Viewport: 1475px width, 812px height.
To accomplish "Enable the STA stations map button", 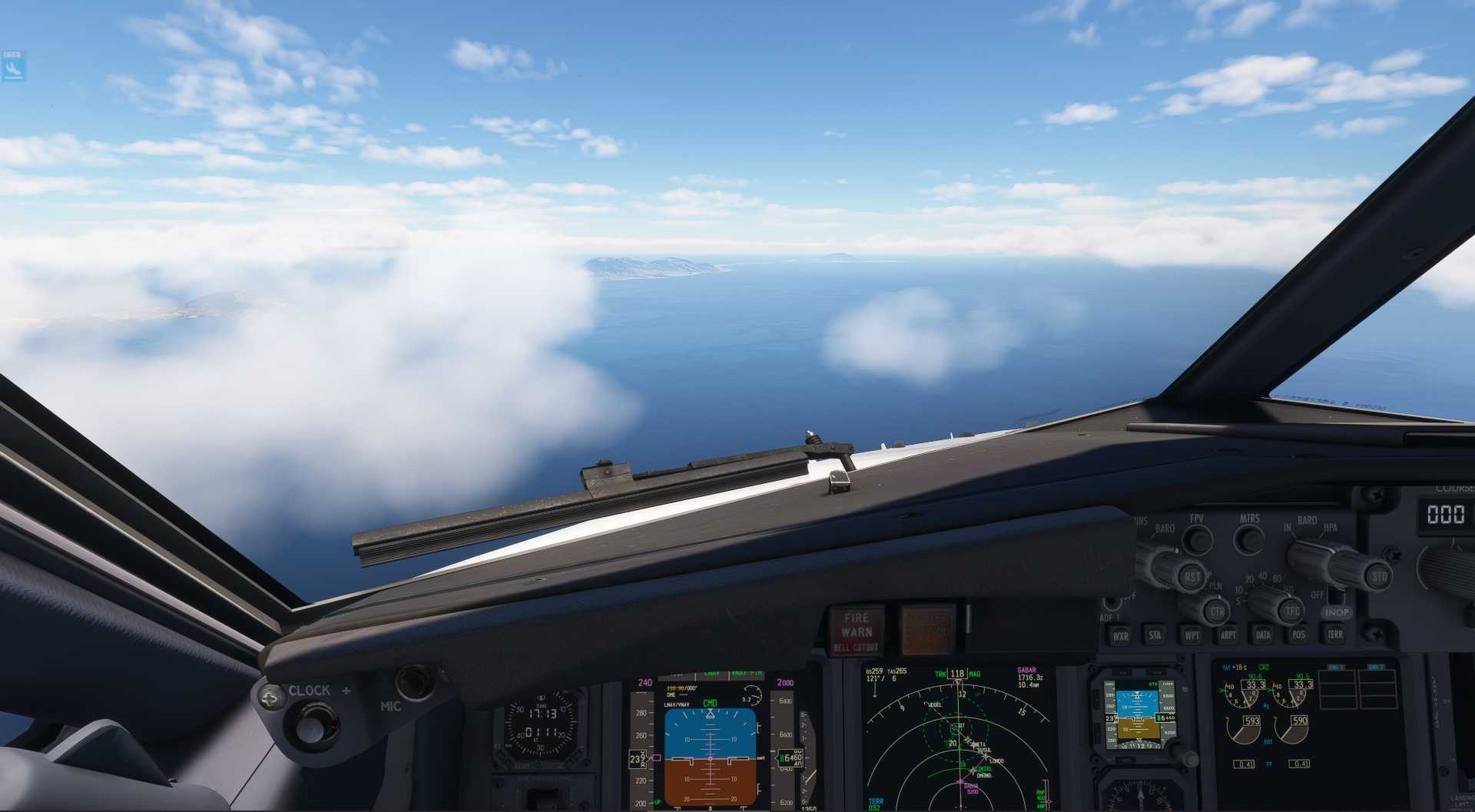I will tap(1155, 635).
